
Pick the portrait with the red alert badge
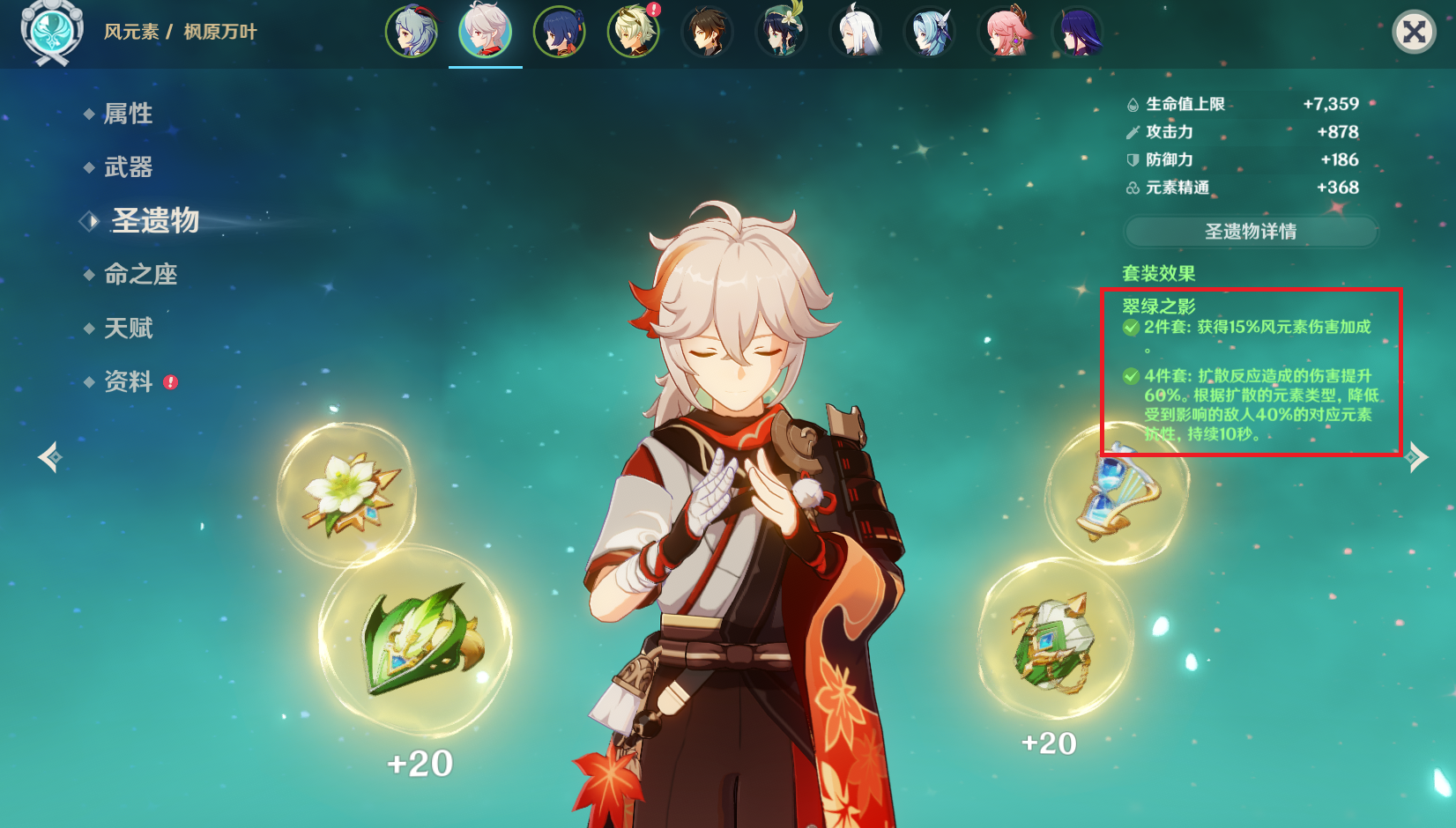(634, 33)
